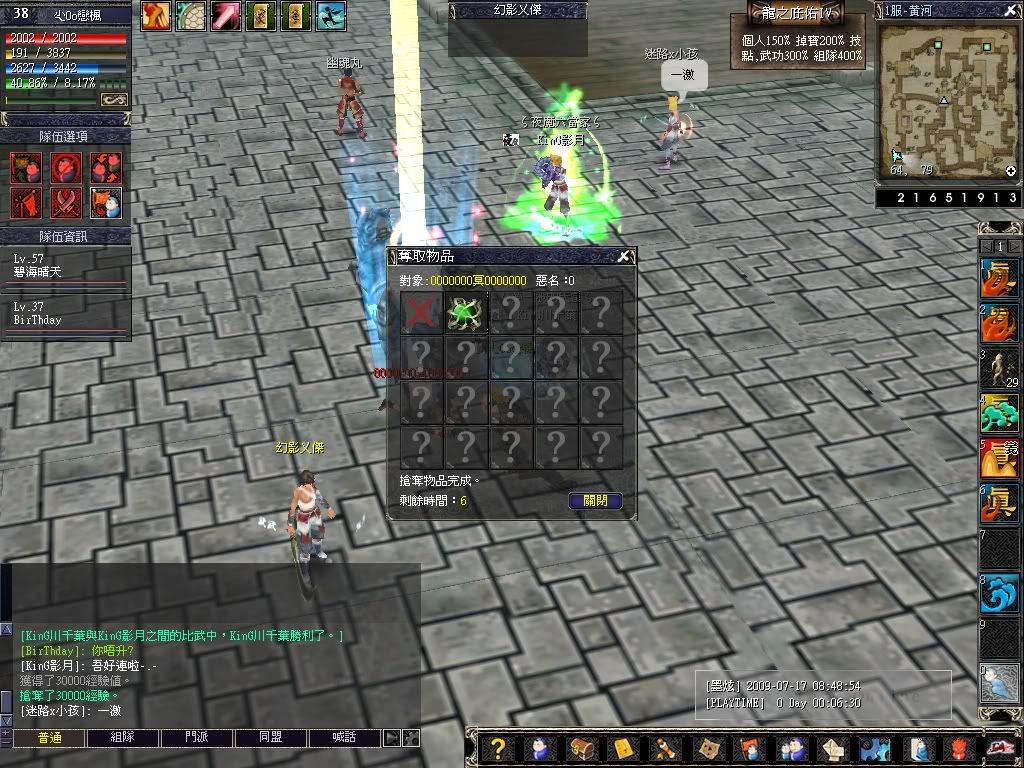
Task: Activate the blue swirl skill in hotbar slot 8
Action: coord(999,594)
